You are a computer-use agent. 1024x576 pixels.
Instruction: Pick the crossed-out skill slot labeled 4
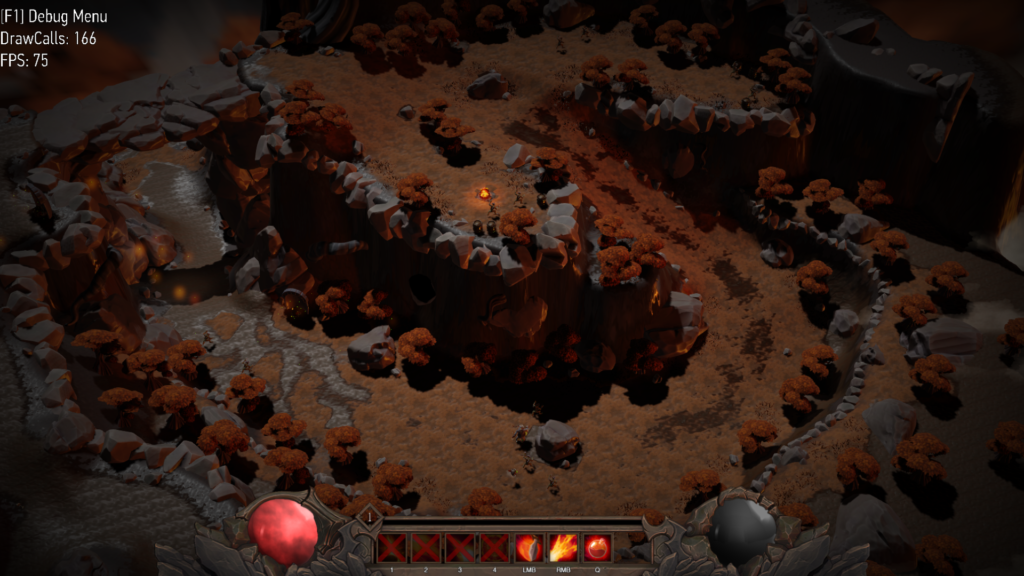(494, 548)
